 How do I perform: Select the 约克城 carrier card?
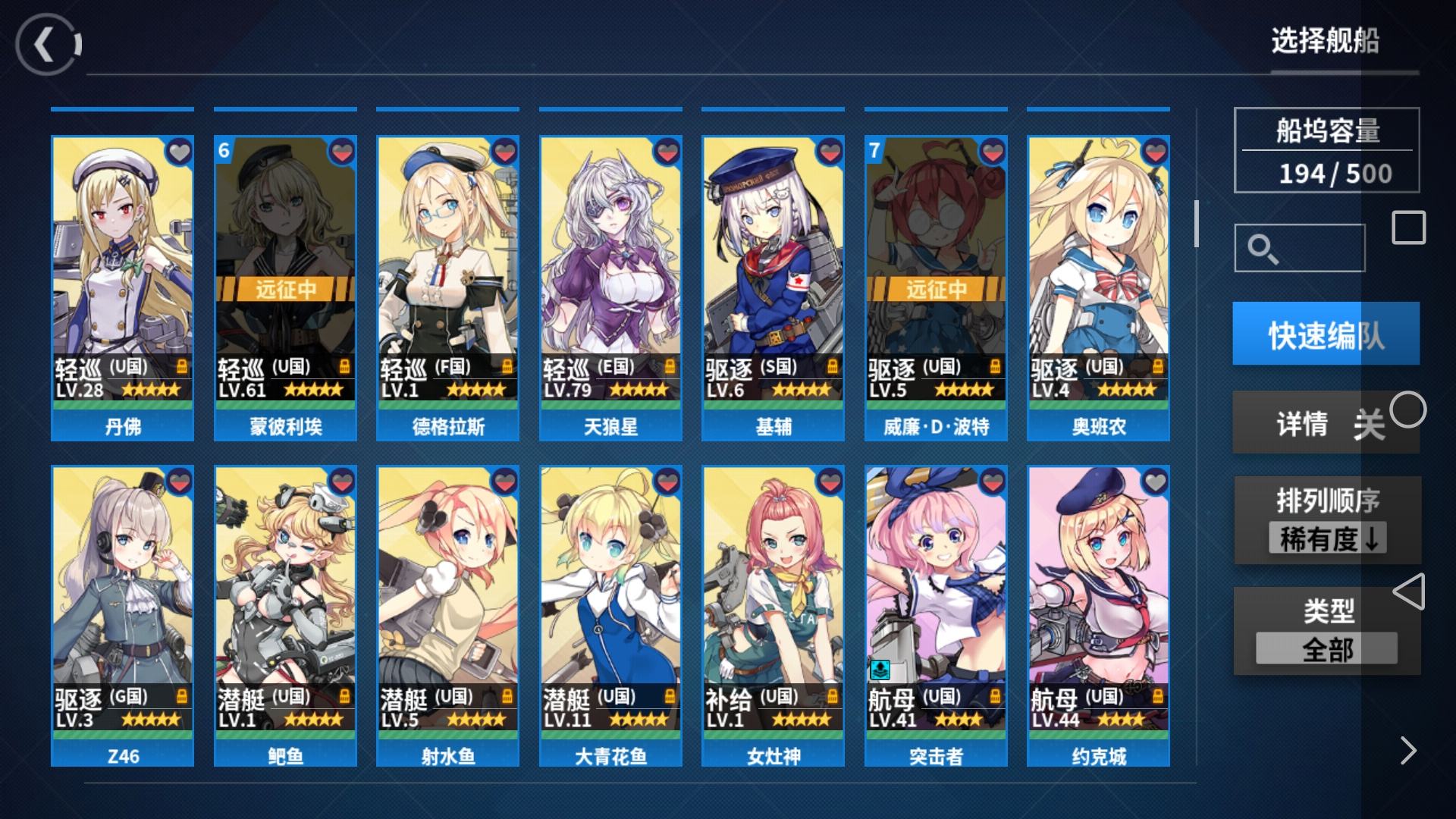click(x=1098, y=616)
